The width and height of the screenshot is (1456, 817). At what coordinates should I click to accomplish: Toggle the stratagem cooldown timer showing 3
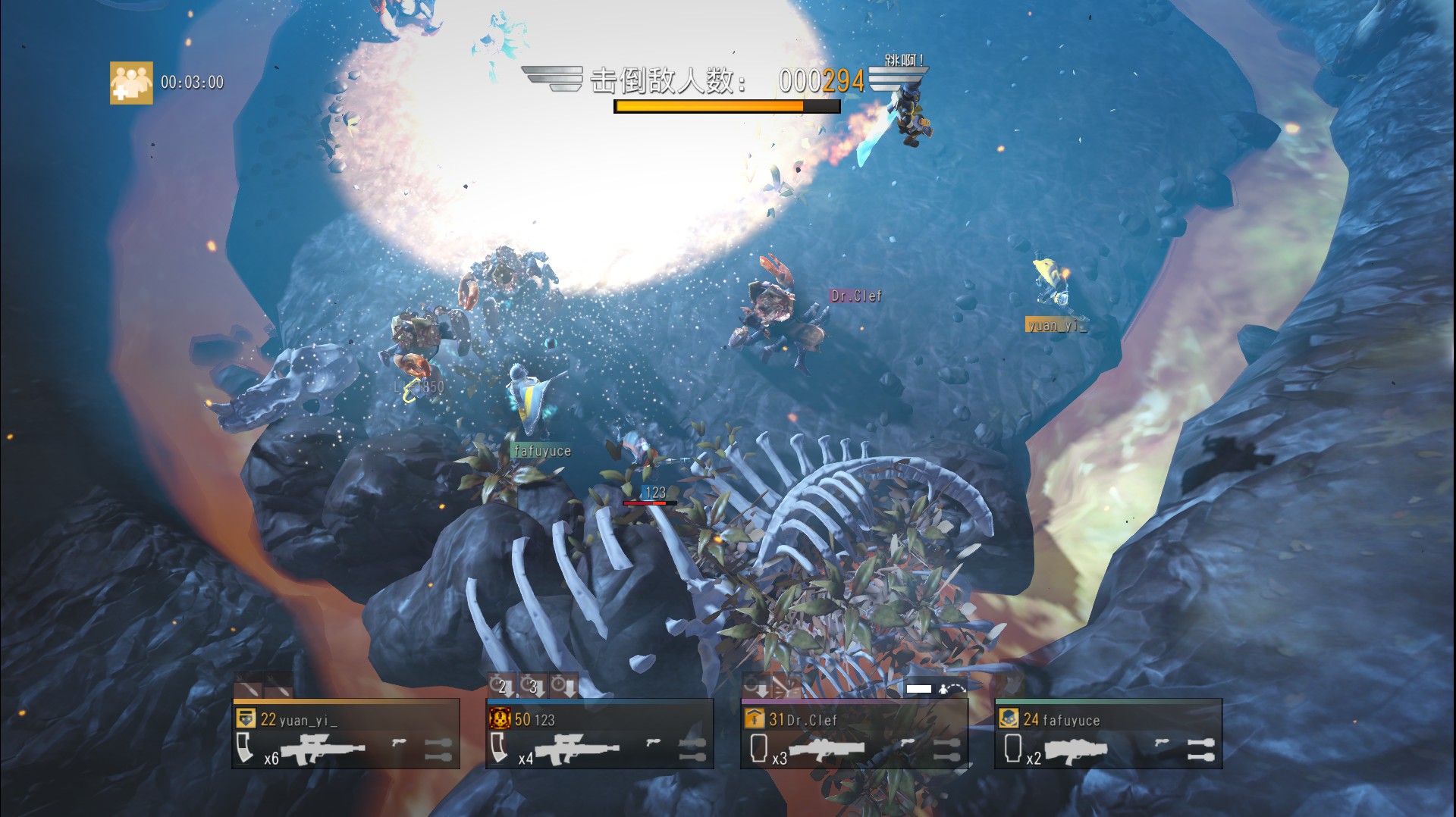(x=532, y=686)
